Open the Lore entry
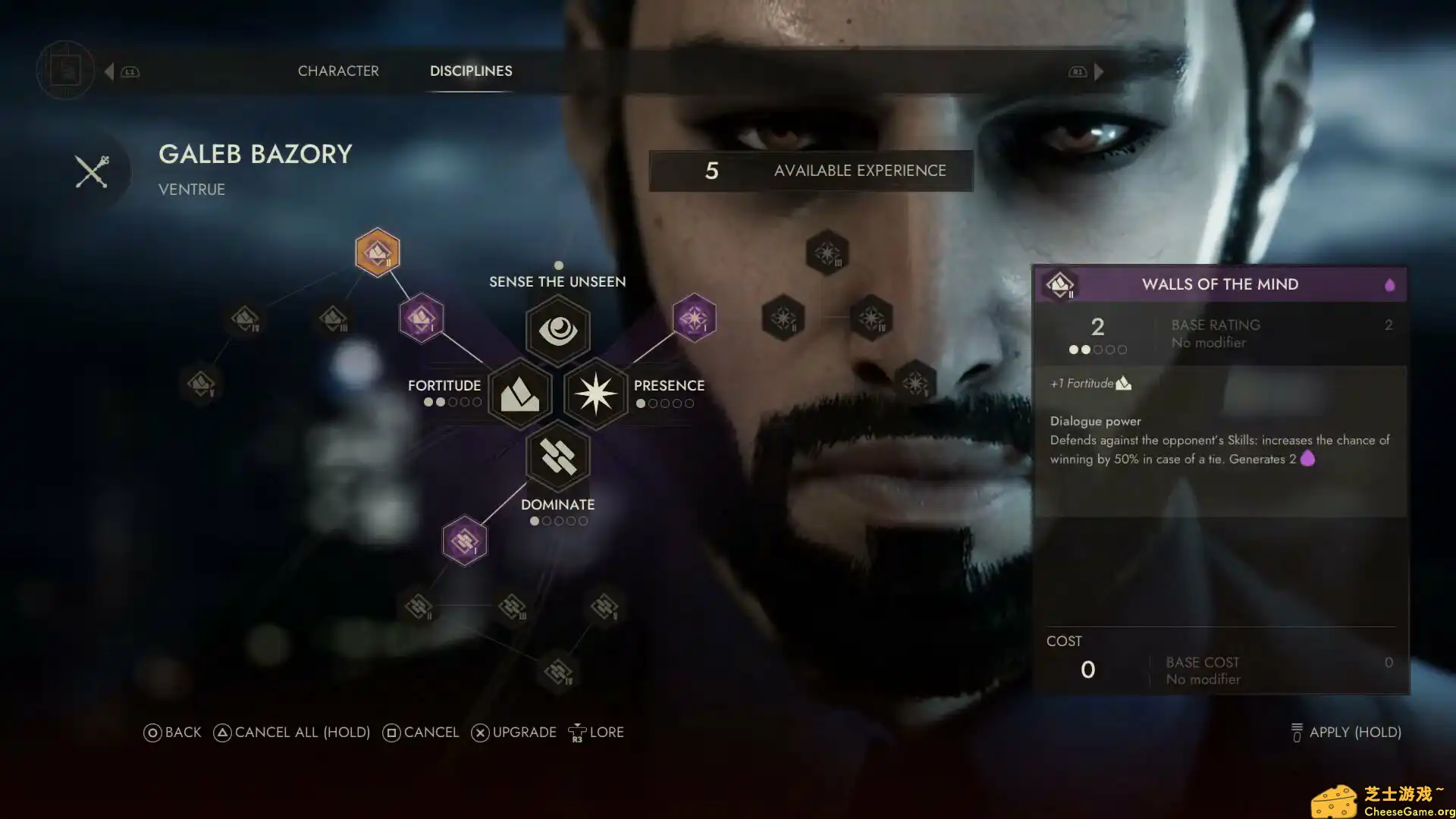Viewport: 1456px width, 819px height. coord(597,733)
